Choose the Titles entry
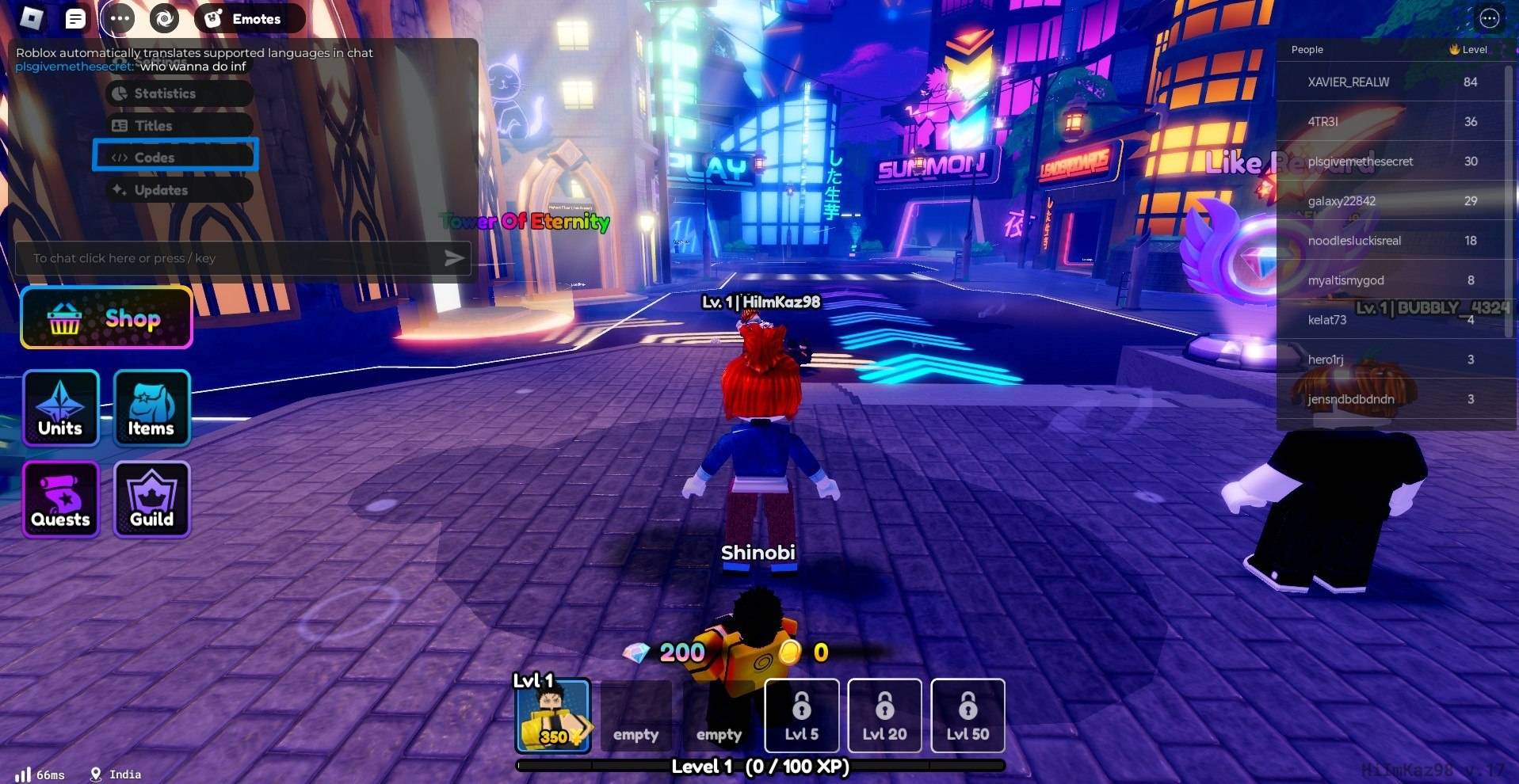This screenshot has width=1519, height=784. pos(179,125)
